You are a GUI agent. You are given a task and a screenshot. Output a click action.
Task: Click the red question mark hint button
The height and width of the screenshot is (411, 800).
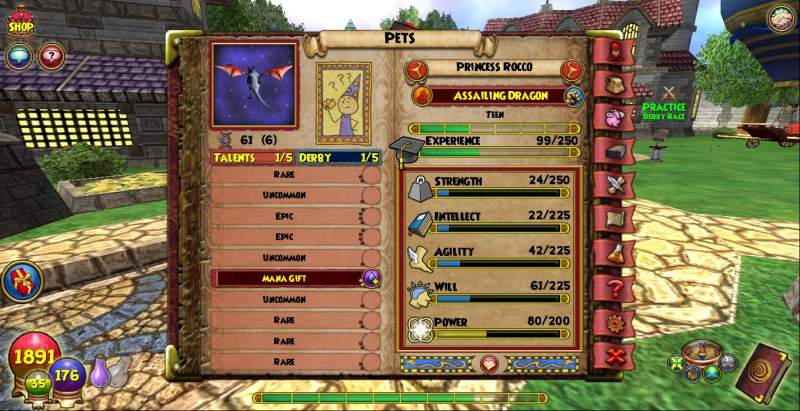point(50,56)
